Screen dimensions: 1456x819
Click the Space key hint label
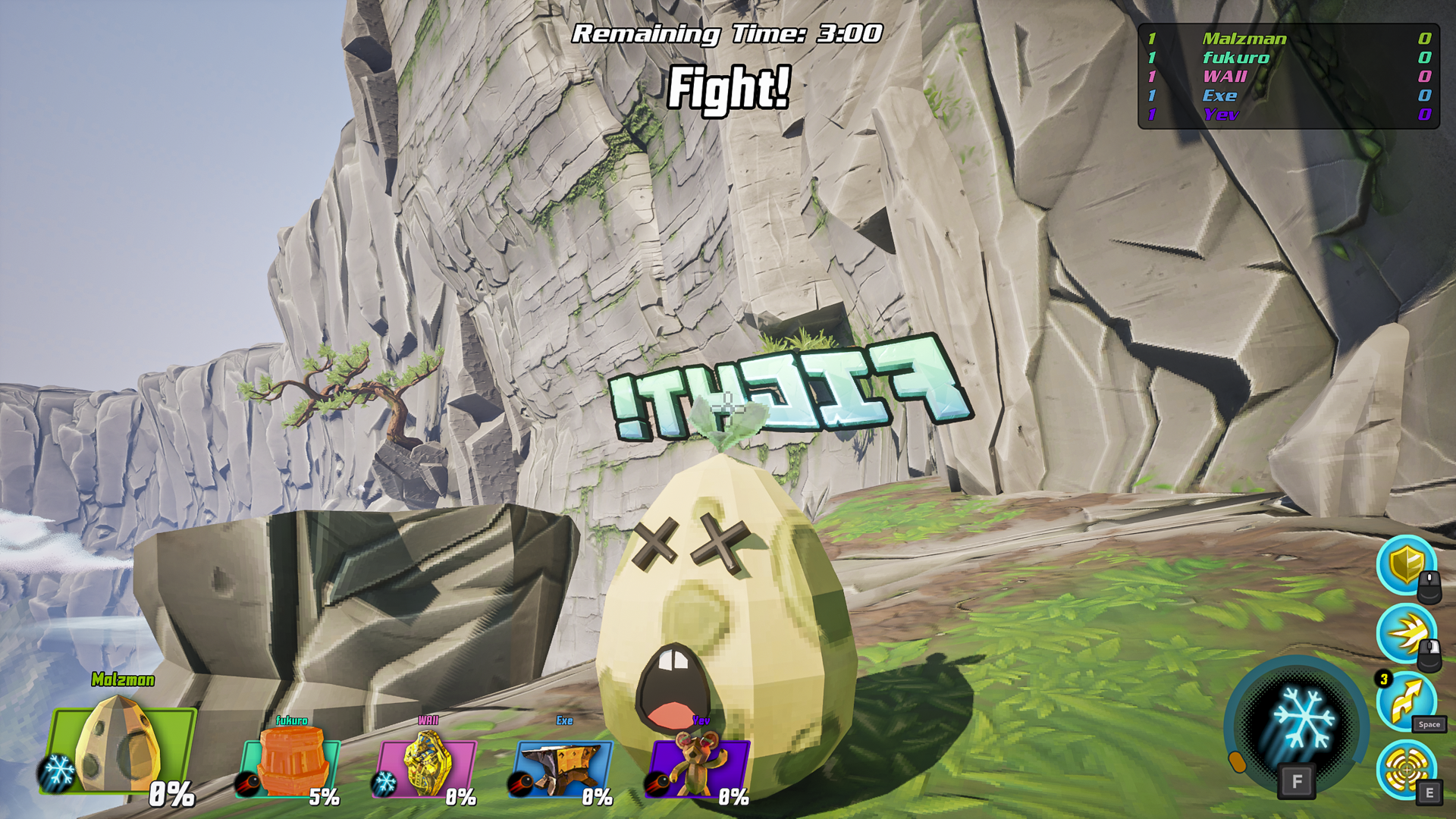[x=1429, y=726]
